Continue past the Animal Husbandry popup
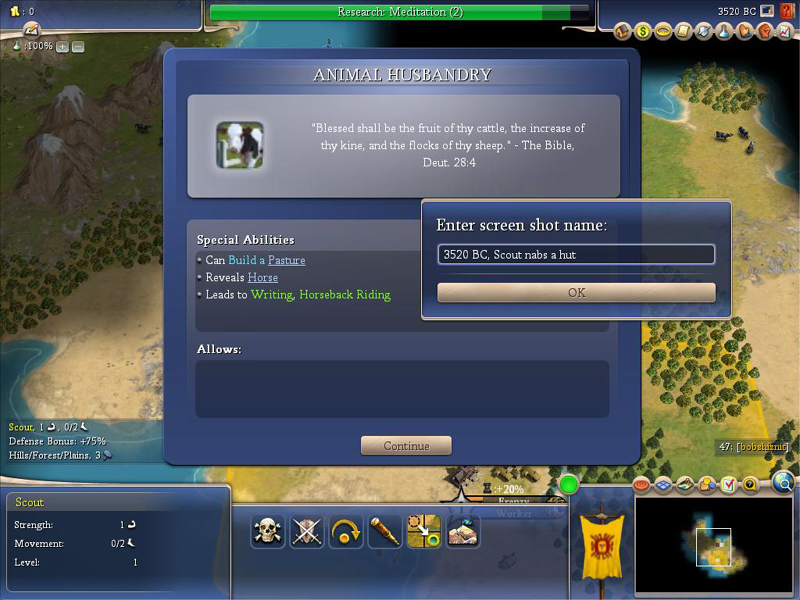This screenshot has height=600, width=800. tap(406, 446)
